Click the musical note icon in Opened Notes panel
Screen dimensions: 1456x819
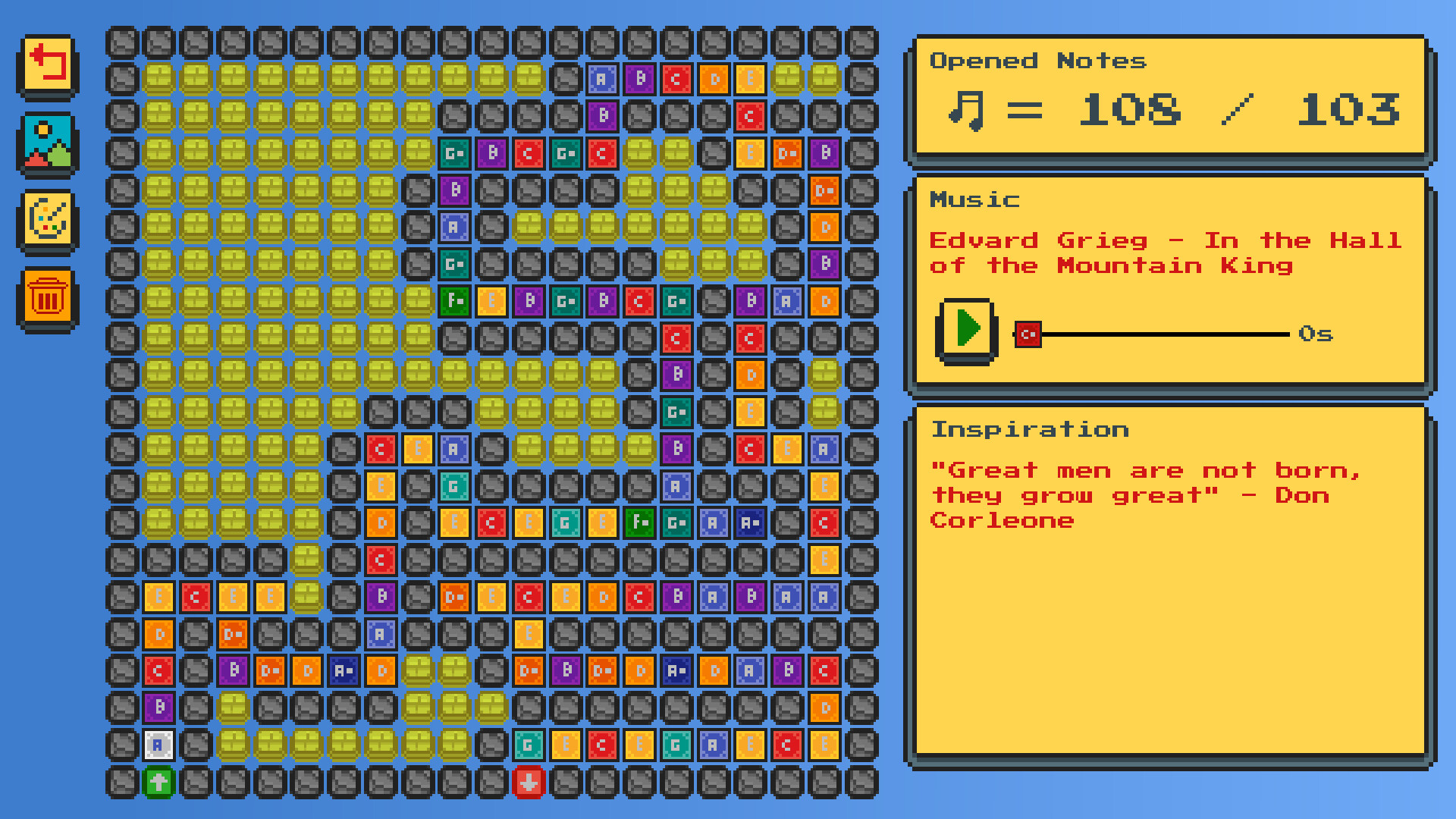[965, 111]
